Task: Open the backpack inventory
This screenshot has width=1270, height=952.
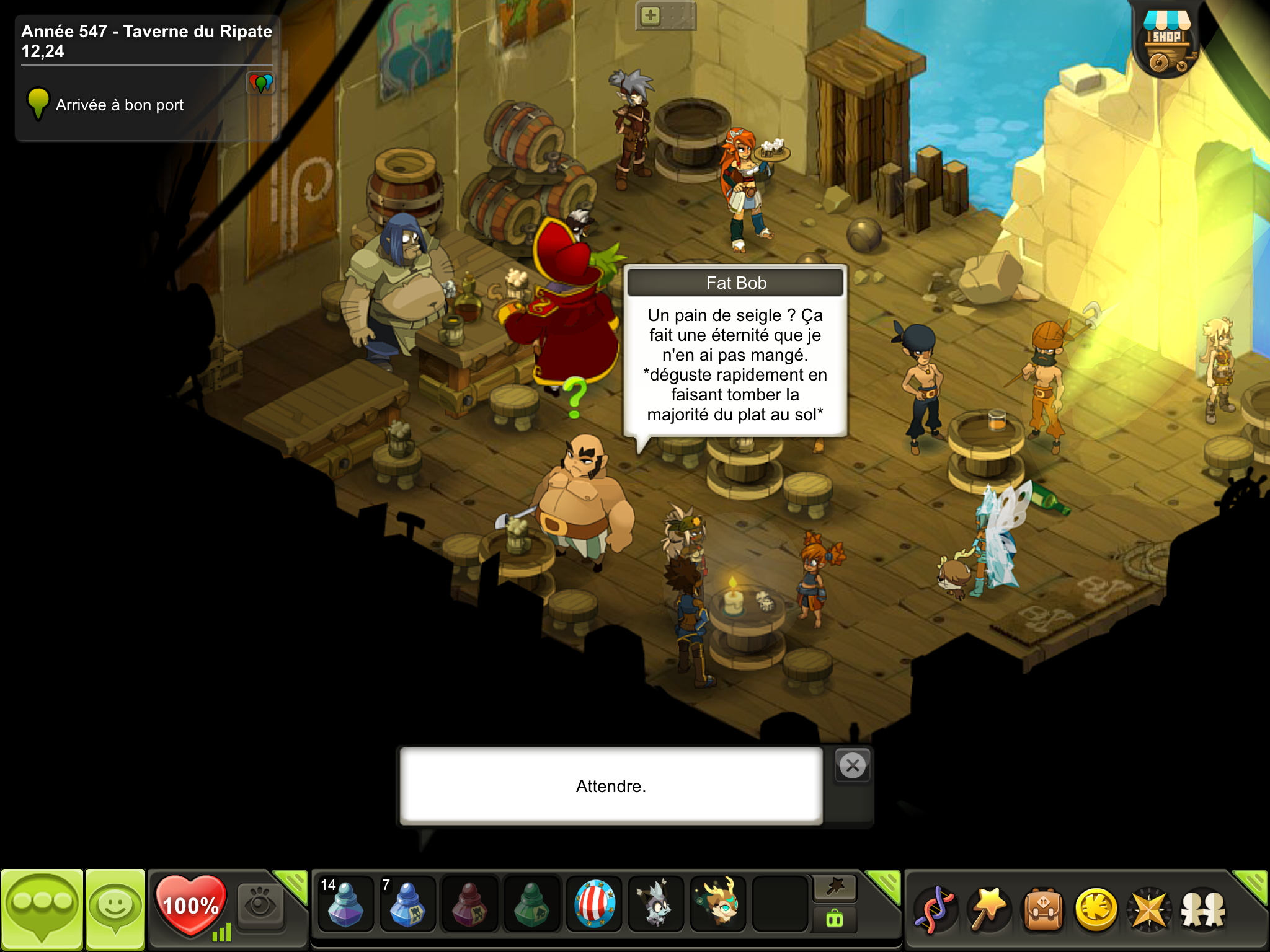Action: click(1043, 910)
